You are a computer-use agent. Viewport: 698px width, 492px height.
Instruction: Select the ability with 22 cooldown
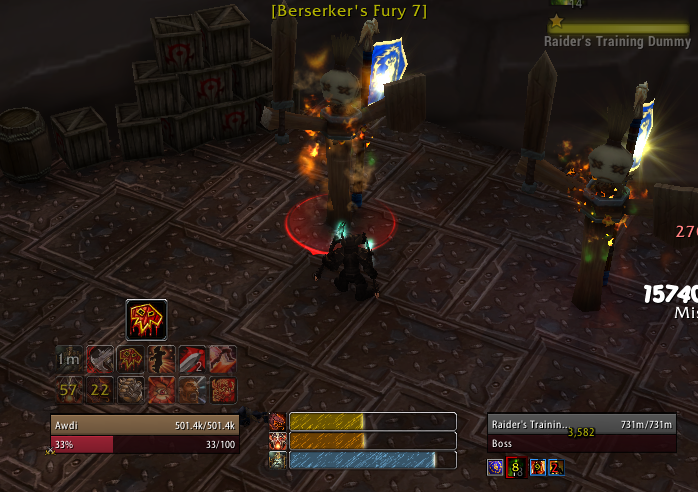tap(100, 389)
